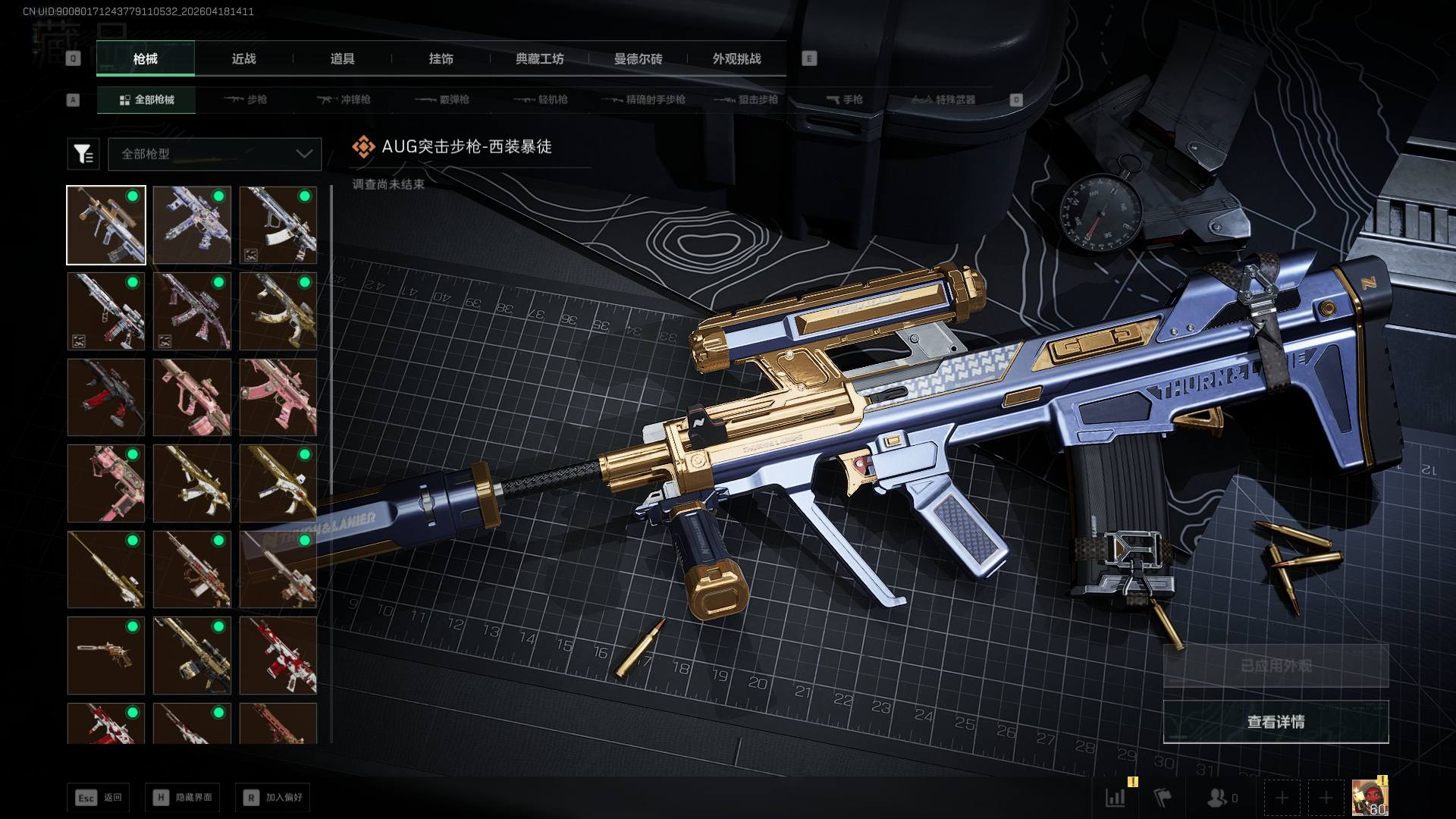Switch to the 近战 melee tab
This screenshot has width=1456, height=819.
tap(243, 58)
